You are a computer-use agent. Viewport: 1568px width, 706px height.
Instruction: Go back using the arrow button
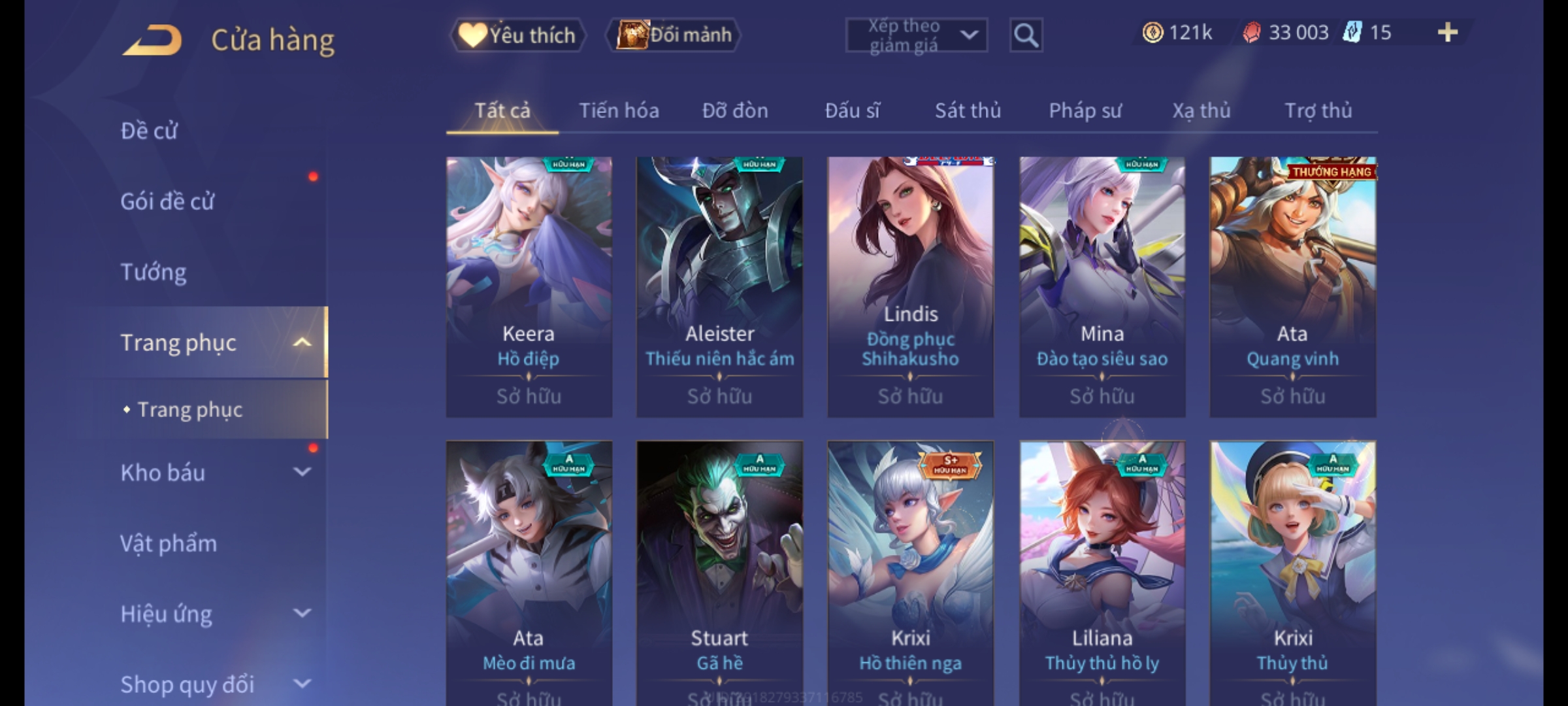tap(152, 41)
